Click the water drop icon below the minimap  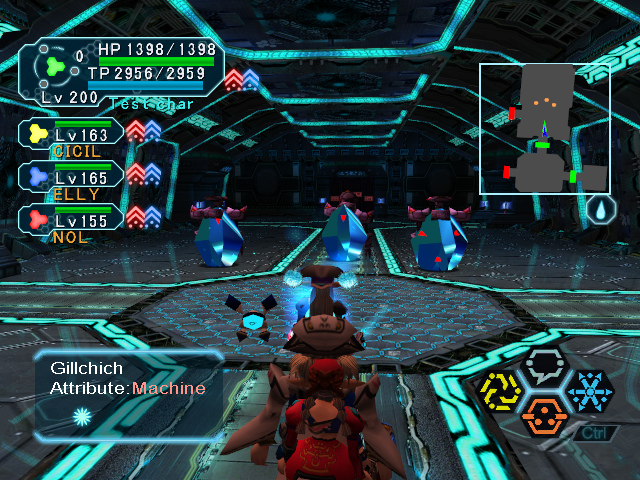point(599,210)
